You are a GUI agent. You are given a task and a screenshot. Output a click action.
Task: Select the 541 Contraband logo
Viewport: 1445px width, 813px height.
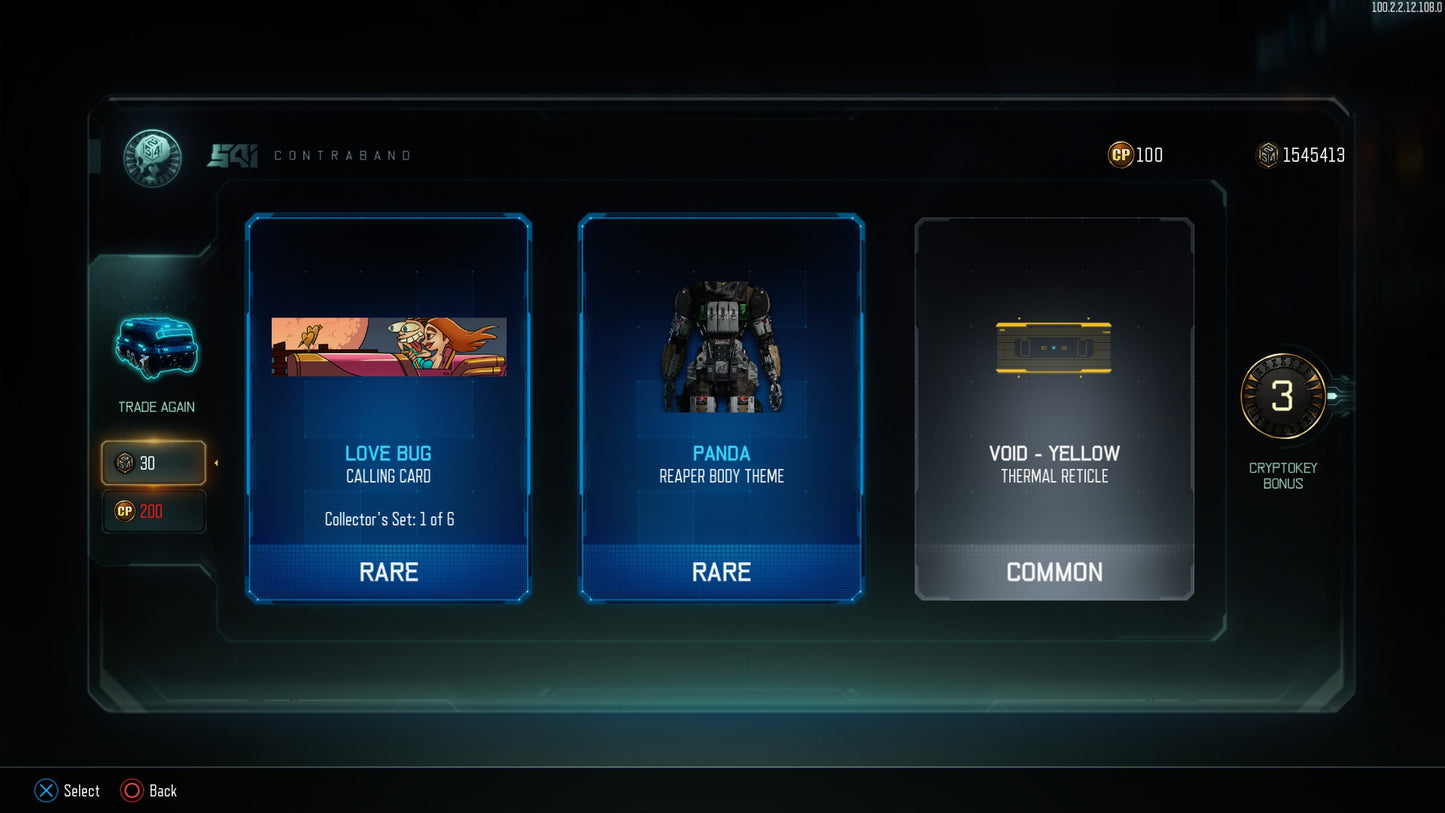[234, 155]
